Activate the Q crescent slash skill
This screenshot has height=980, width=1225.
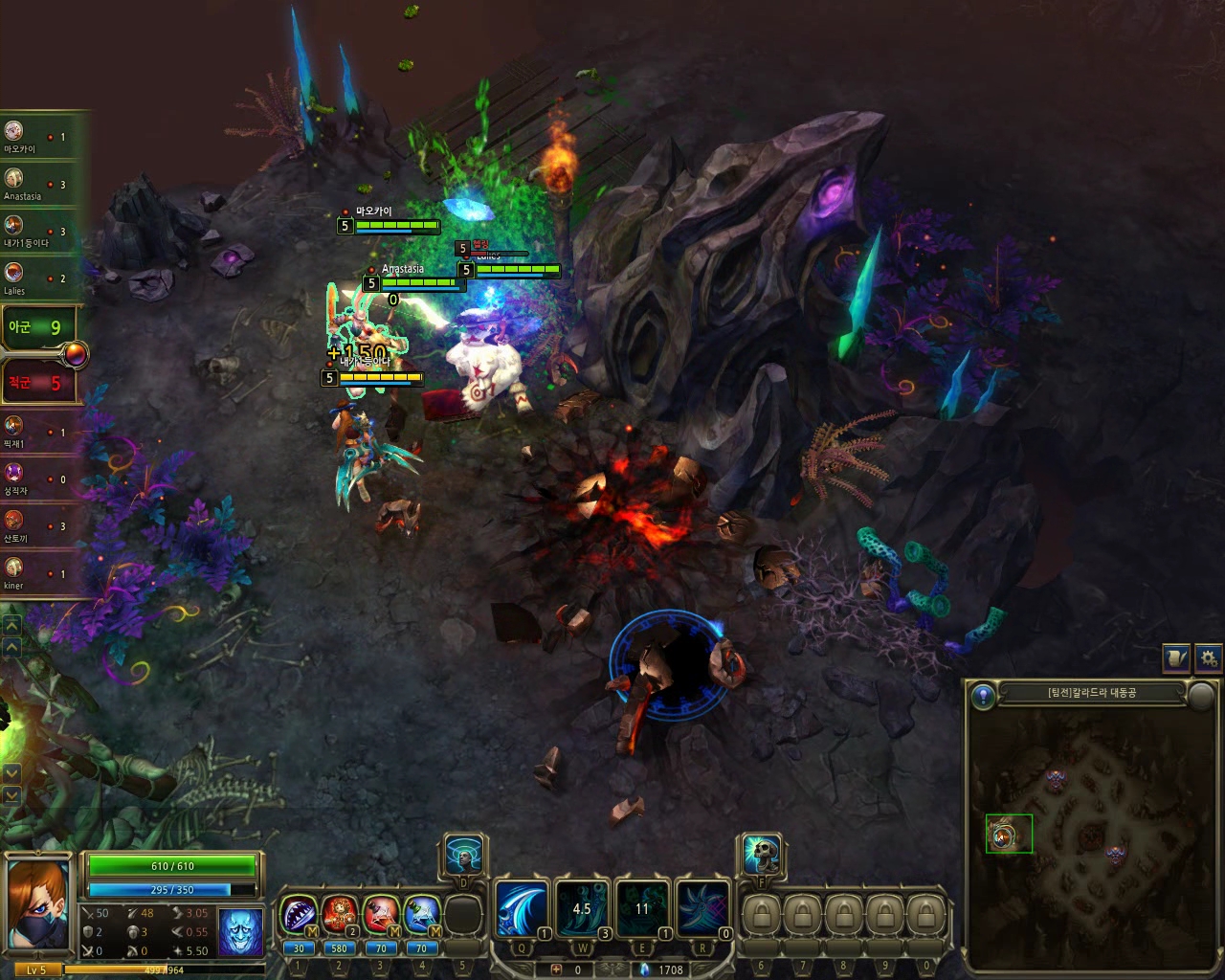coord(522,907)
